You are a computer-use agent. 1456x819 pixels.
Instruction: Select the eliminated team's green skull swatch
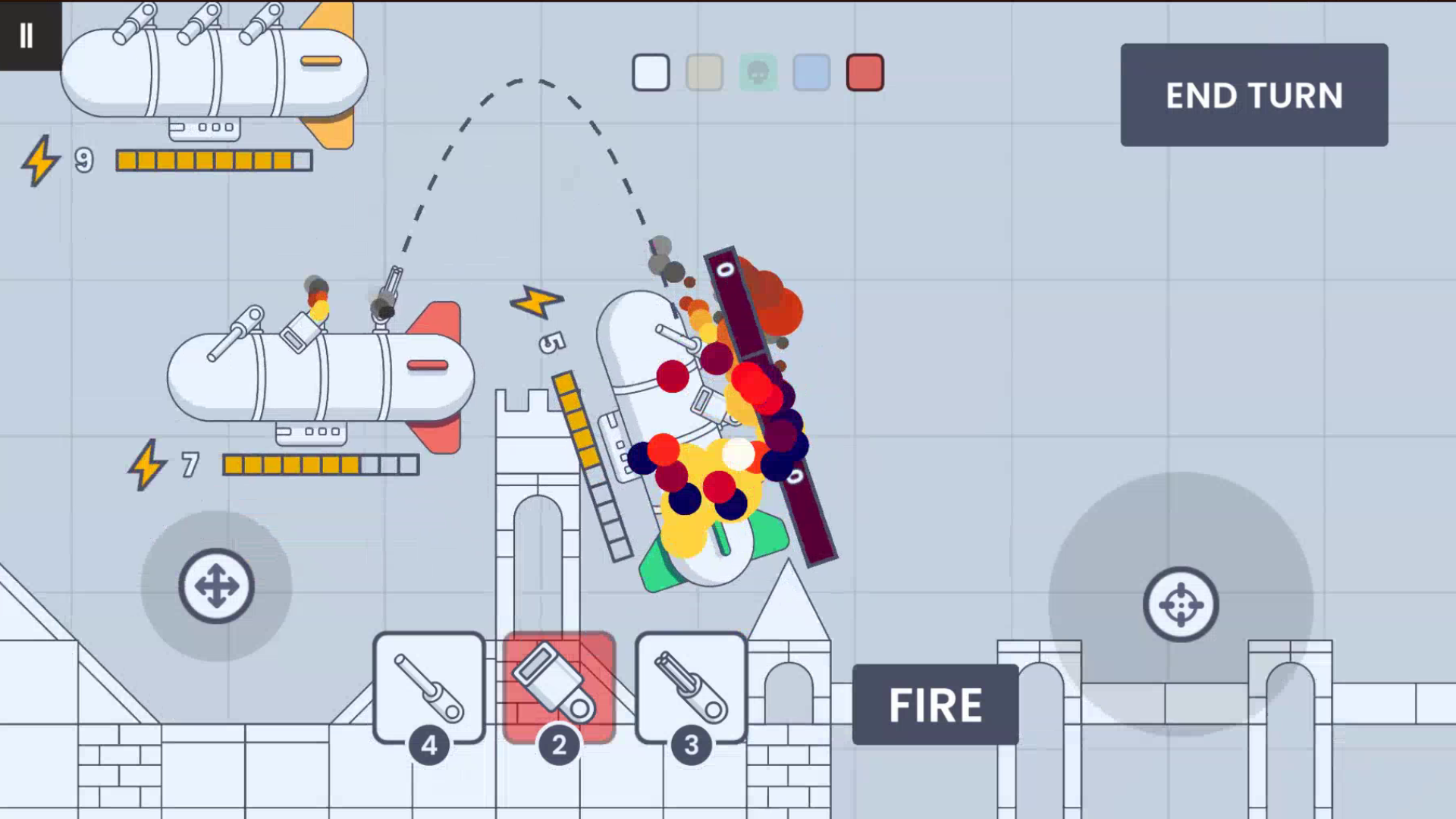pos(758,72)
